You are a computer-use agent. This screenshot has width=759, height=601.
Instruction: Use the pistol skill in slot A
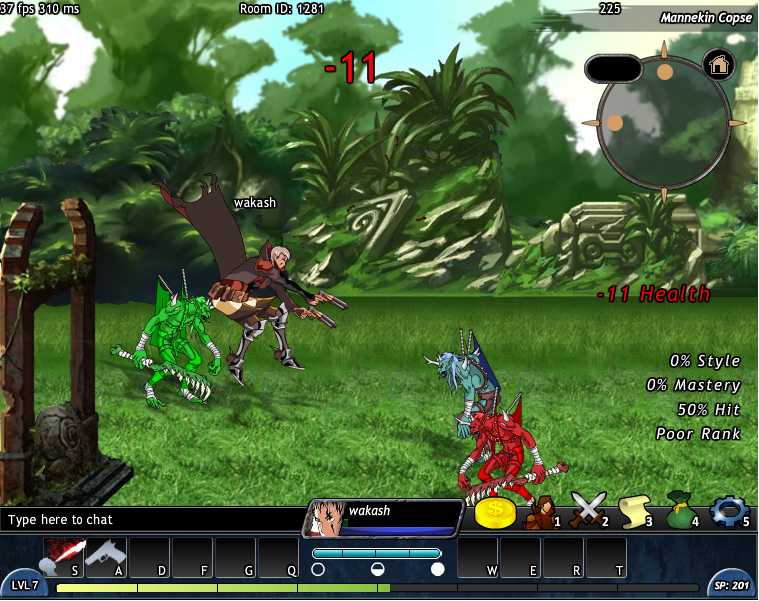(x=105, y=556)
